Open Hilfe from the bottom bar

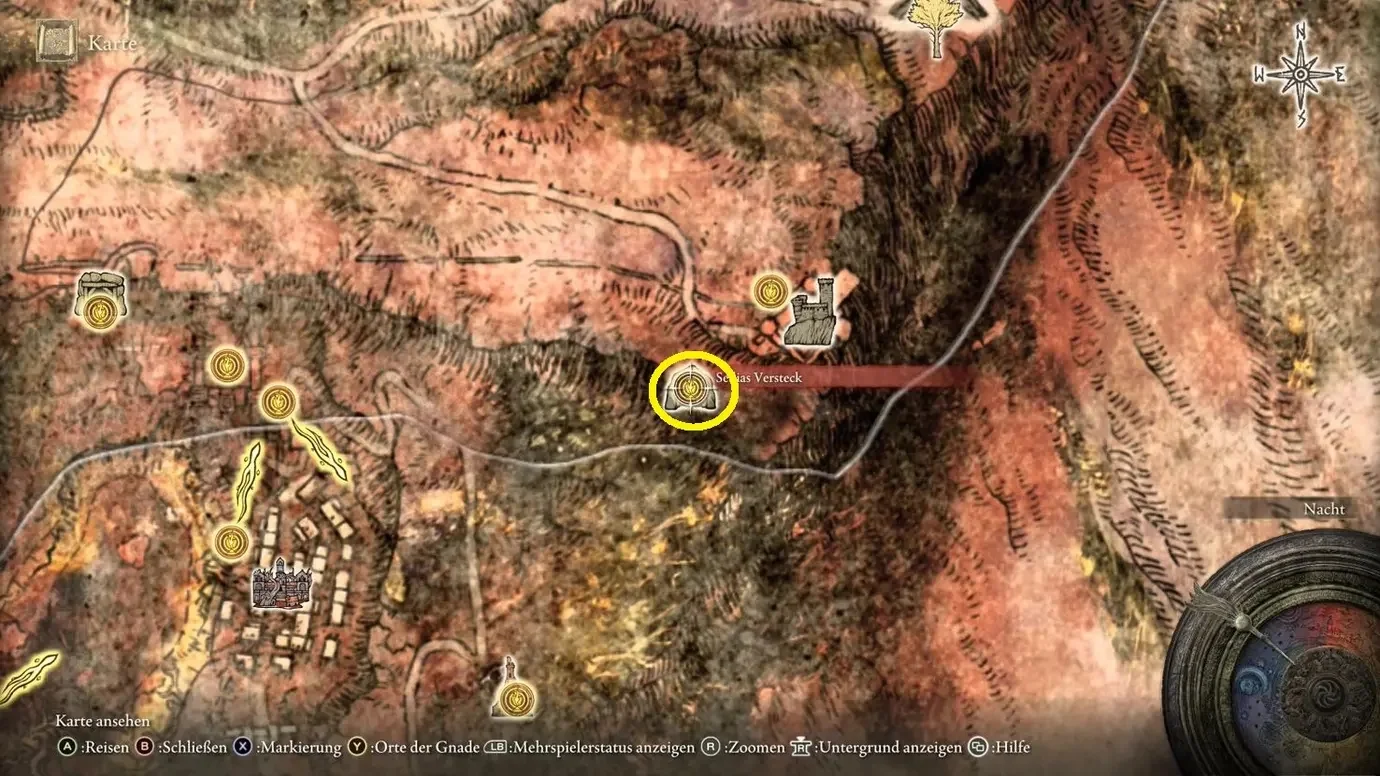1000,747
